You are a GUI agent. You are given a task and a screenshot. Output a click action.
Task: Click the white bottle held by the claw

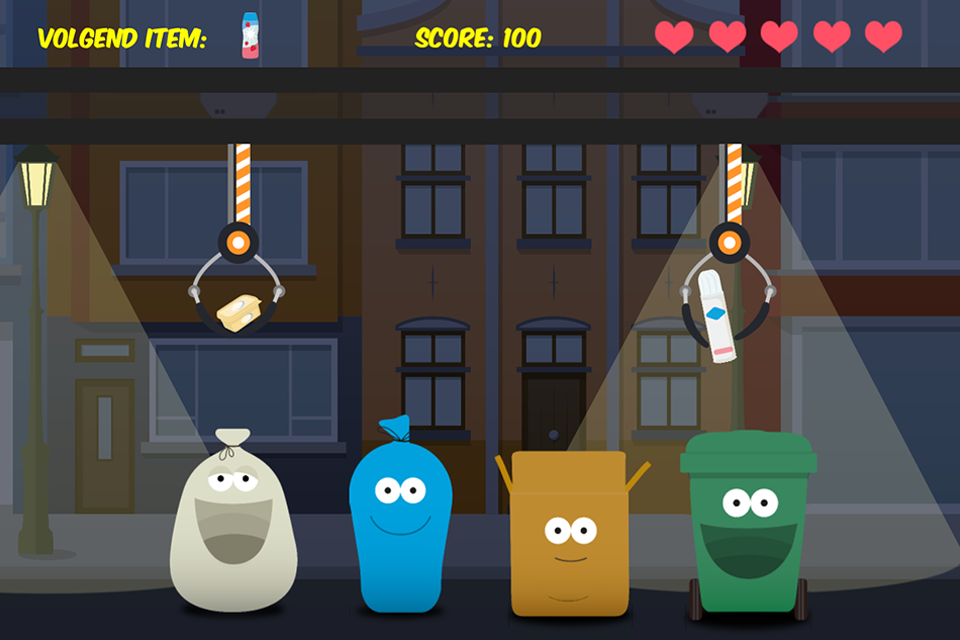[x=719, y=314]
